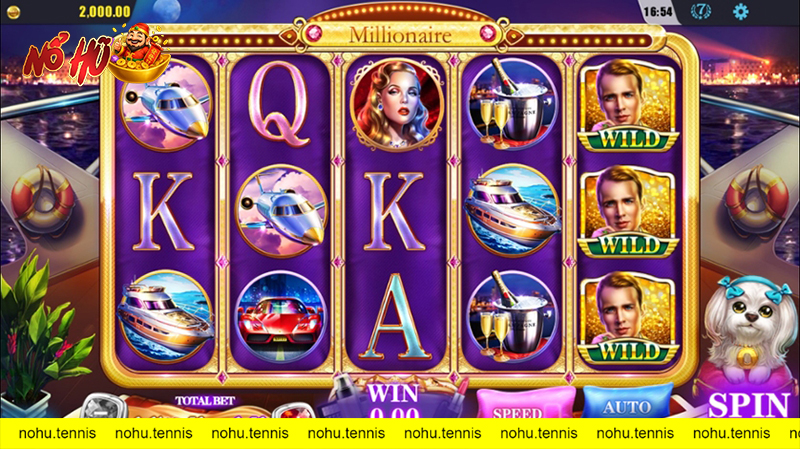
Task: Click the gold coin balance icon
Action: click(x=11, y=9)
